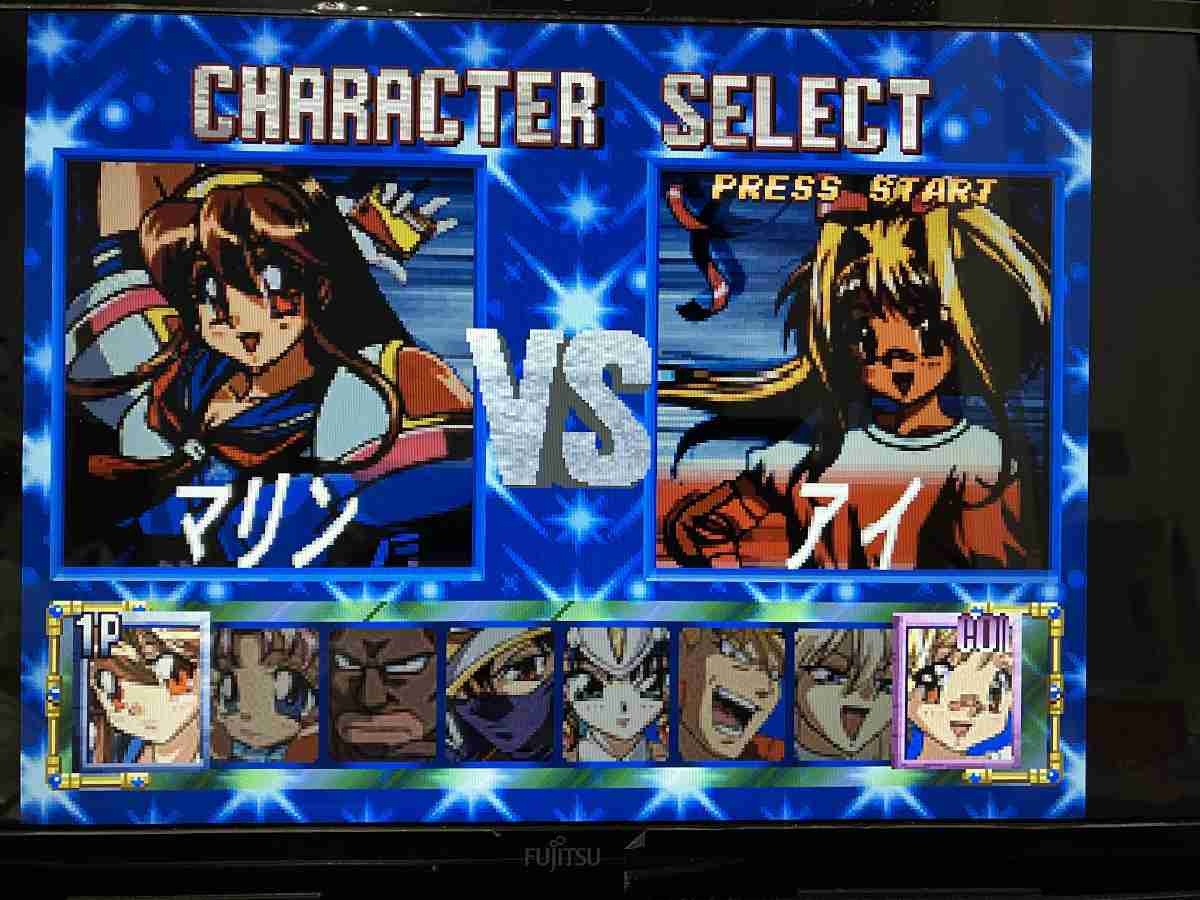Choose the blue-eyed brown-haired character portrait
1200x900 pixels.
point(265,694)
